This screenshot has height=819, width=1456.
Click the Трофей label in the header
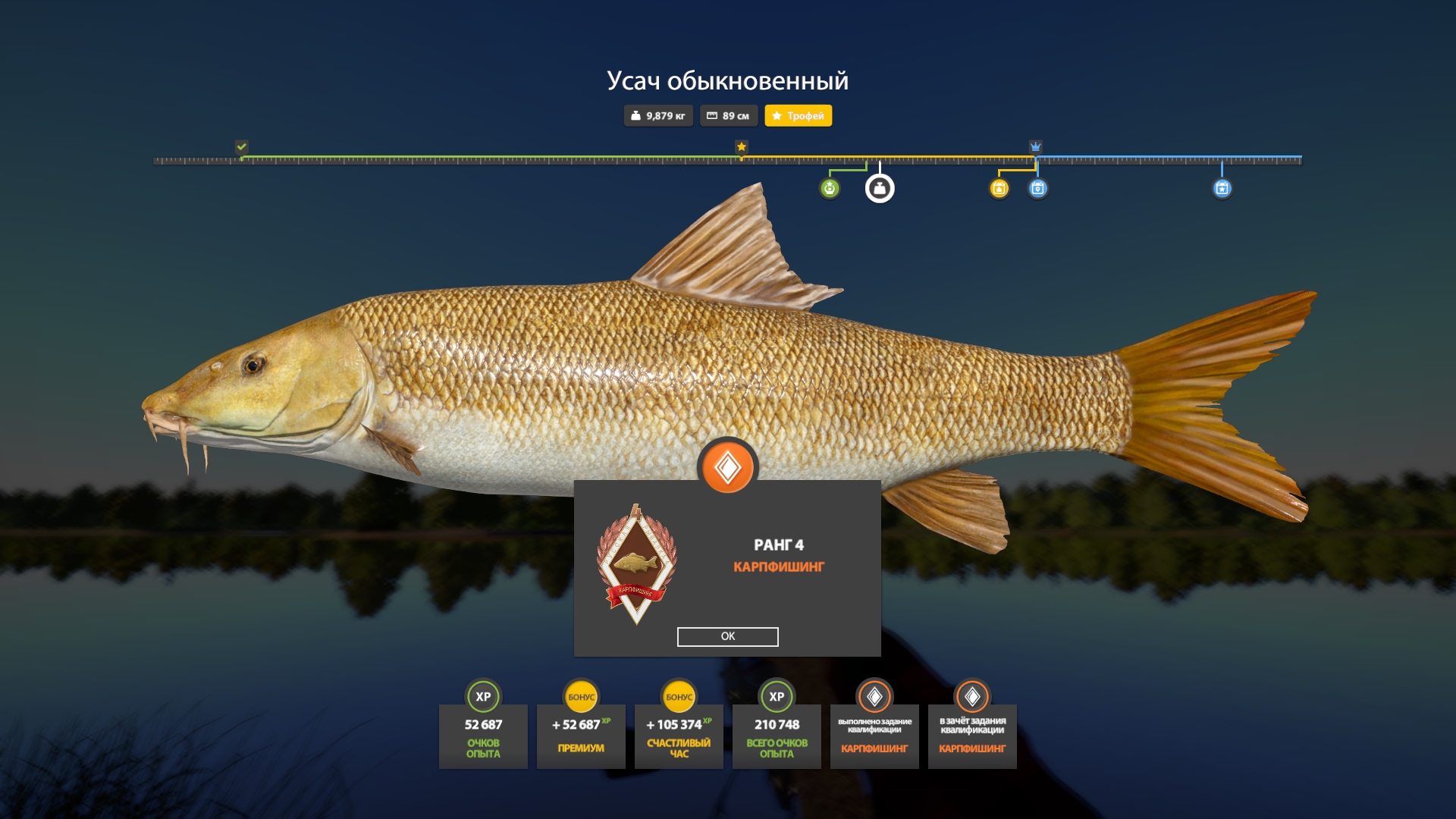799,116
